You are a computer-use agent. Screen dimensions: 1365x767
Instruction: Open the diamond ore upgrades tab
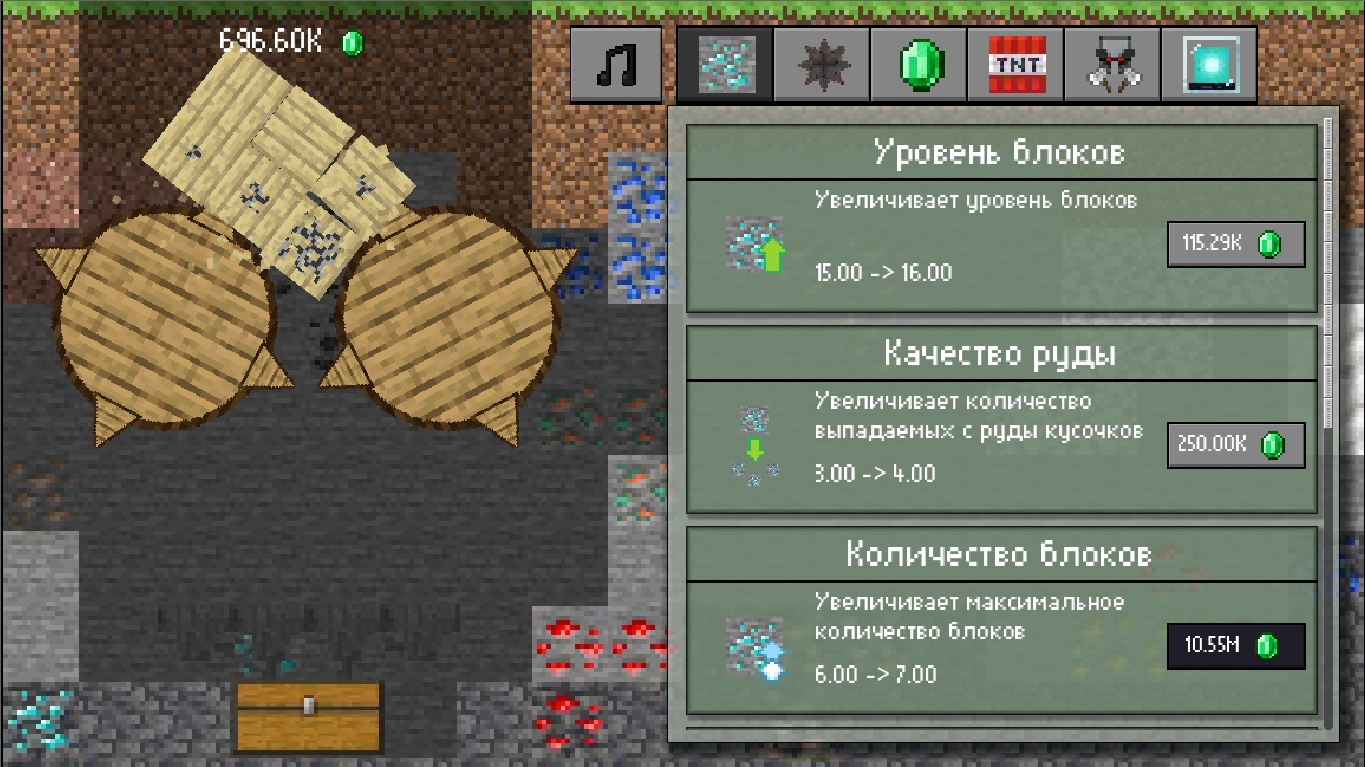(x=726, y=65)
